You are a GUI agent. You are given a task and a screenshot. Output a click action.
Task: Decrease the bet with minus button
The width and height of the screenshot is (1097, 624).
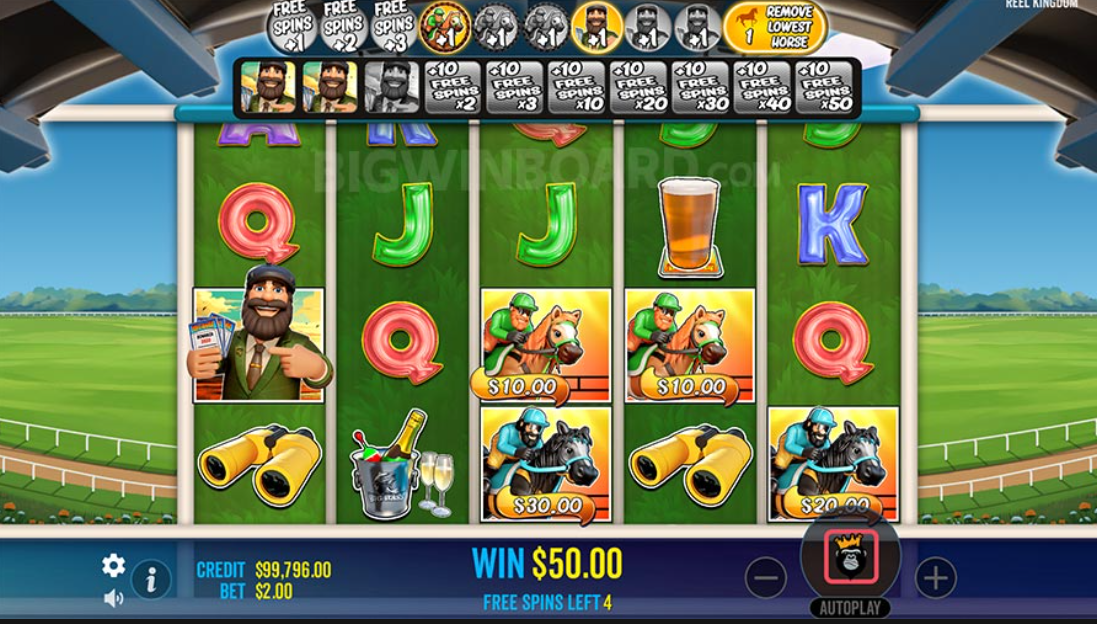pos(765,577)
